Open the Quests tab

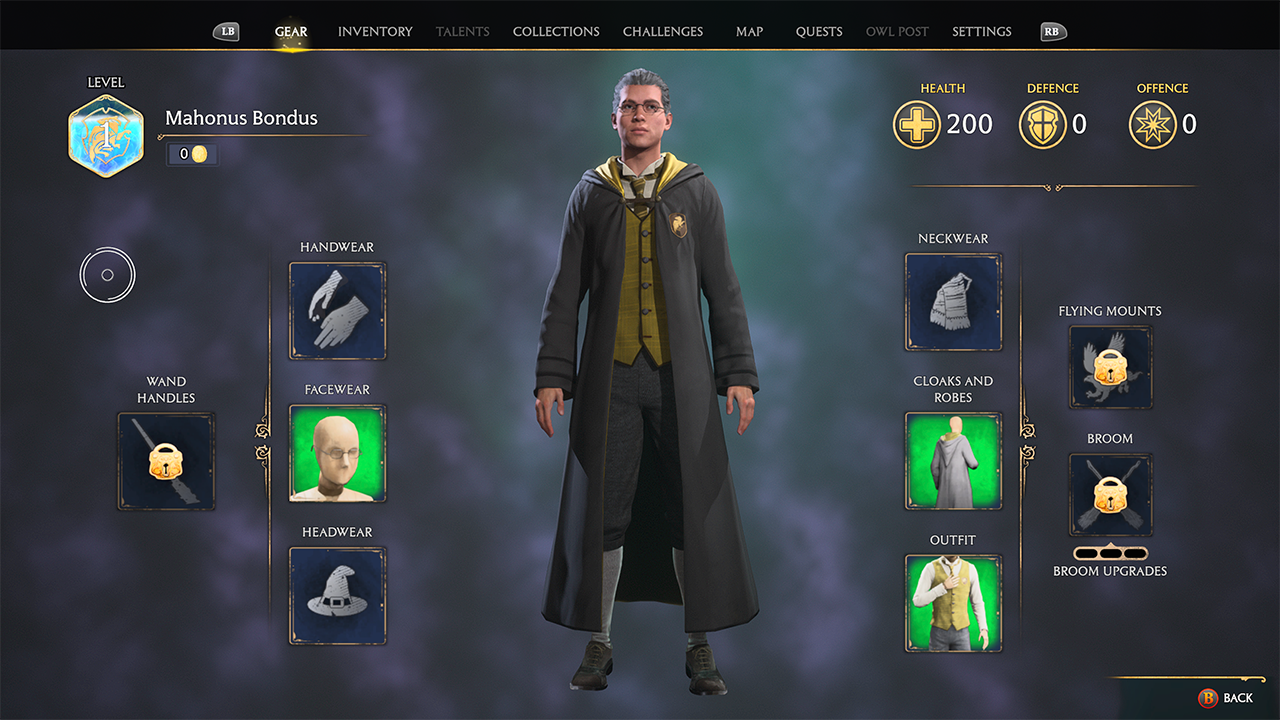[819, 32]
